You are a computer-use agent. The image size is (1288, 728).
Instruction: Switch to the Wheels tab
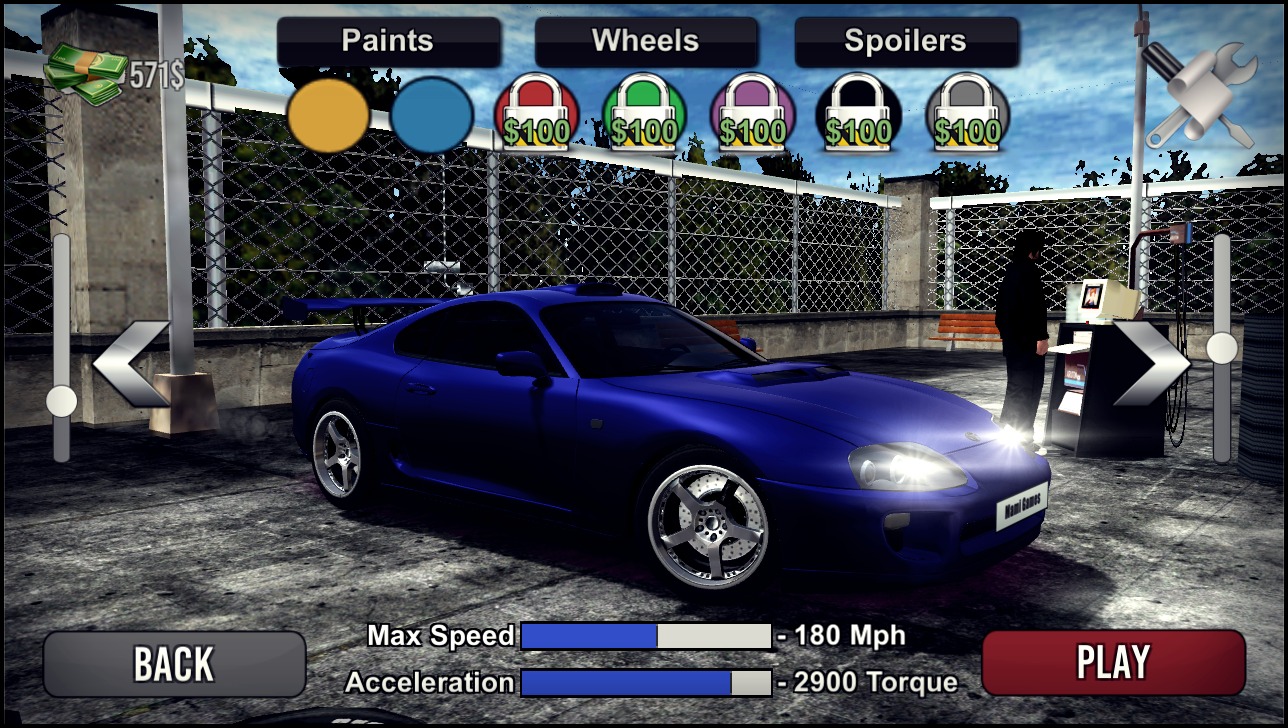pyautogui.click(x=646, y=40)
